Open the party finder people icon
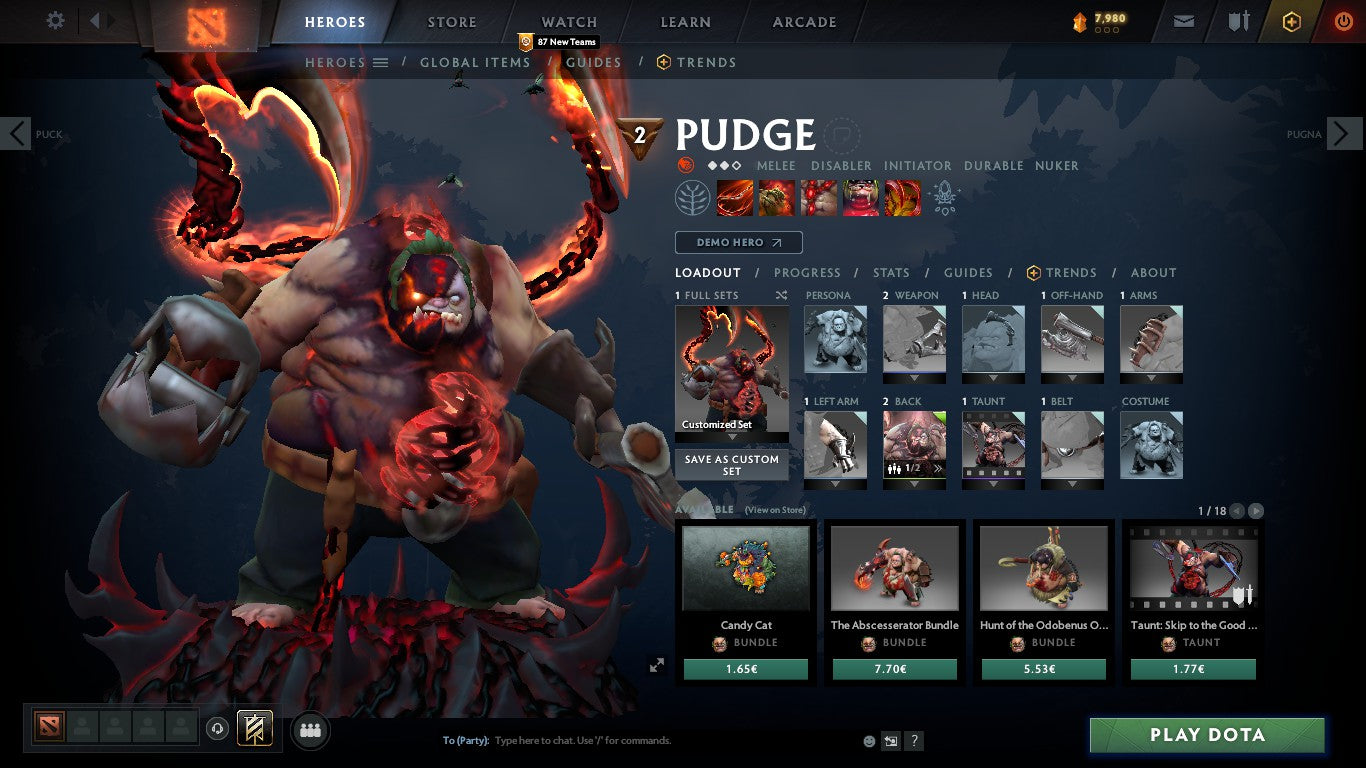This screenshot has width=1366, height=768. pyautogui.click(x=310, y=731)
